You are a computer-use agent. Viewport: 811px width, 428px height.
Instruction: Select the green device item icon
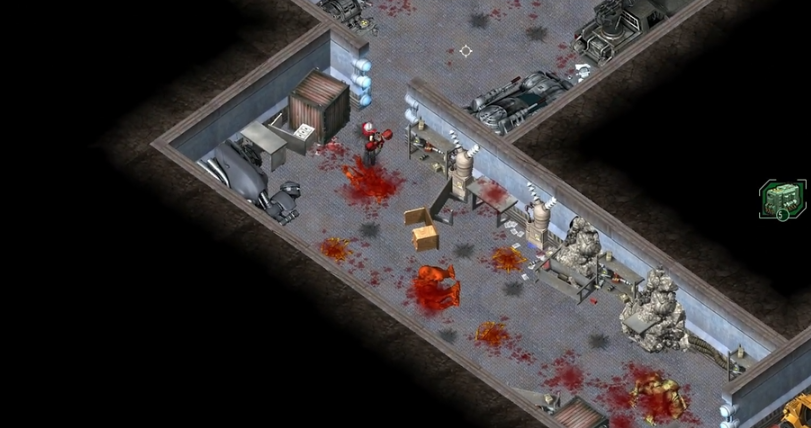[781, 198]
